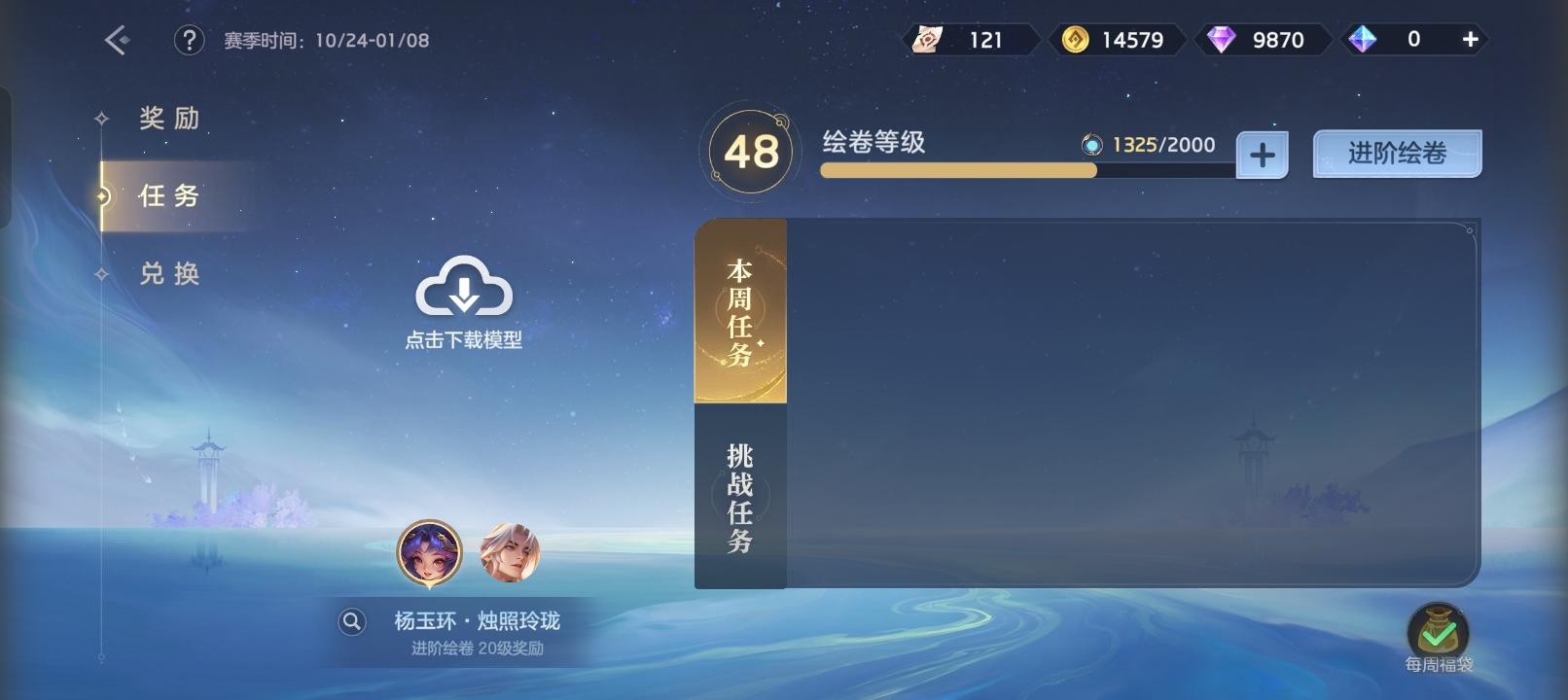
Task: Open the 奖励 sidebar section
Action: pos(170,119)
